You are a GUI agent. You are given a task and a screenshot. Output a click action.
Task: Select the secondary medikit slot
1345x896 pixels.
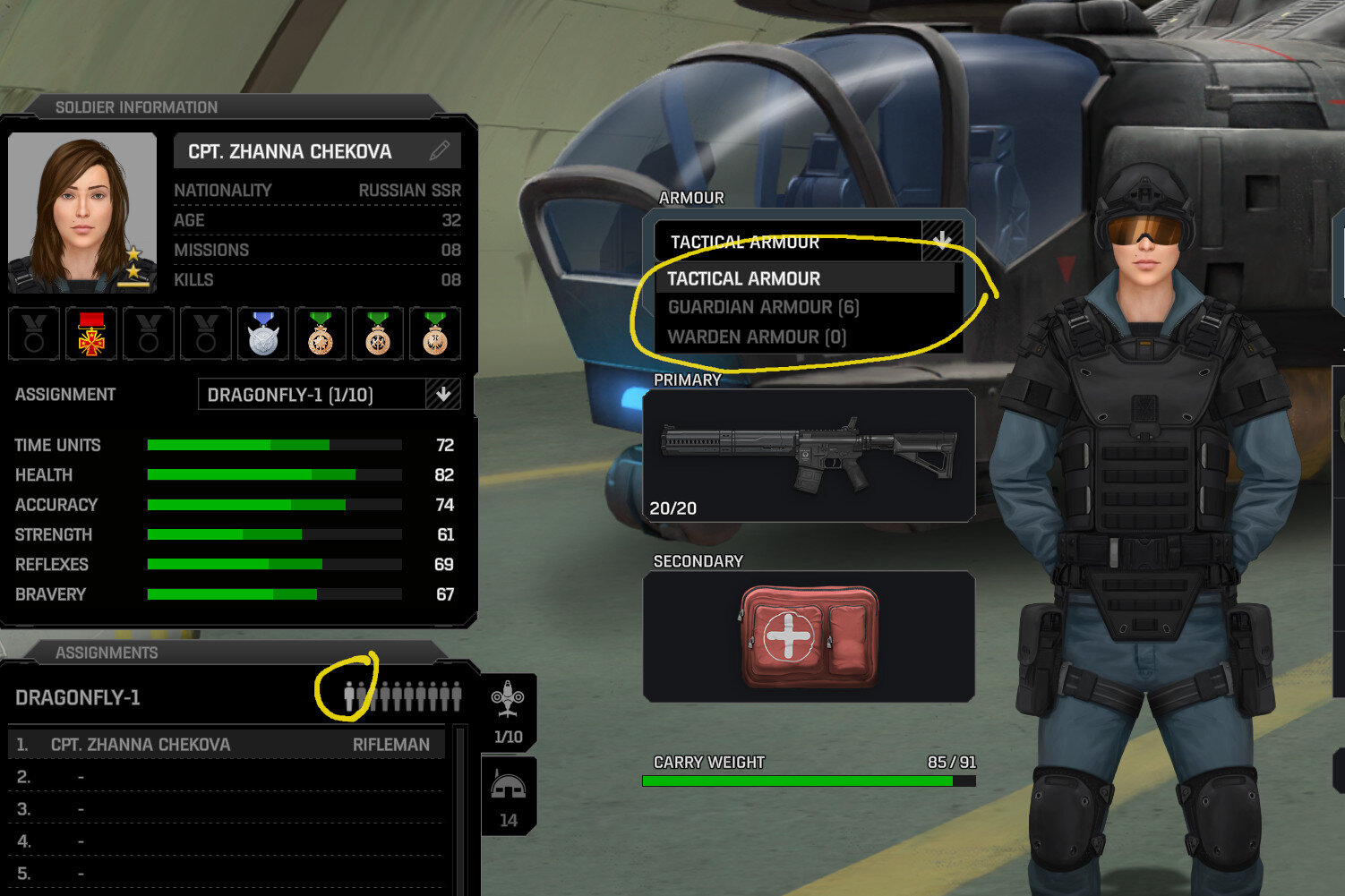pyautogui.click(x=809, y=636)
